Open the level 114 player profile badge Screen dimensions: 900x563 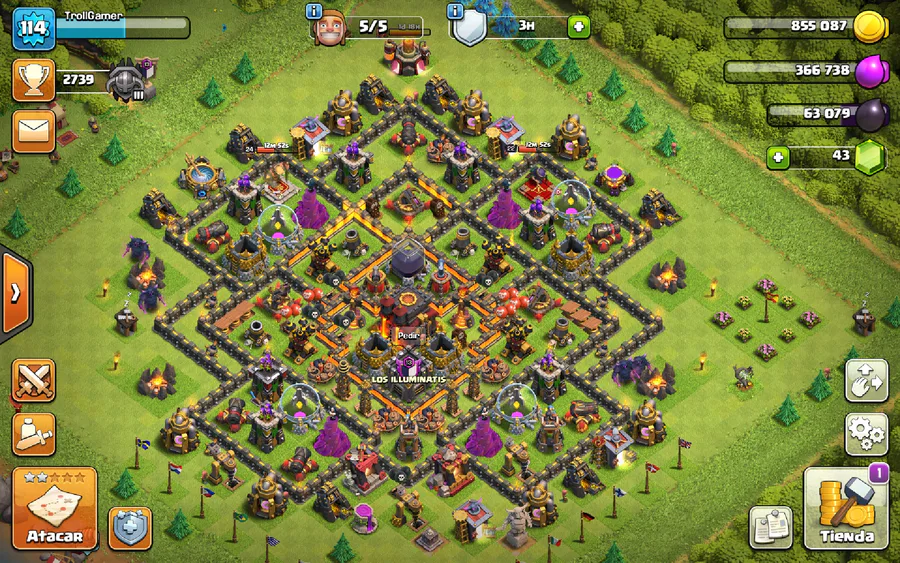33,28
